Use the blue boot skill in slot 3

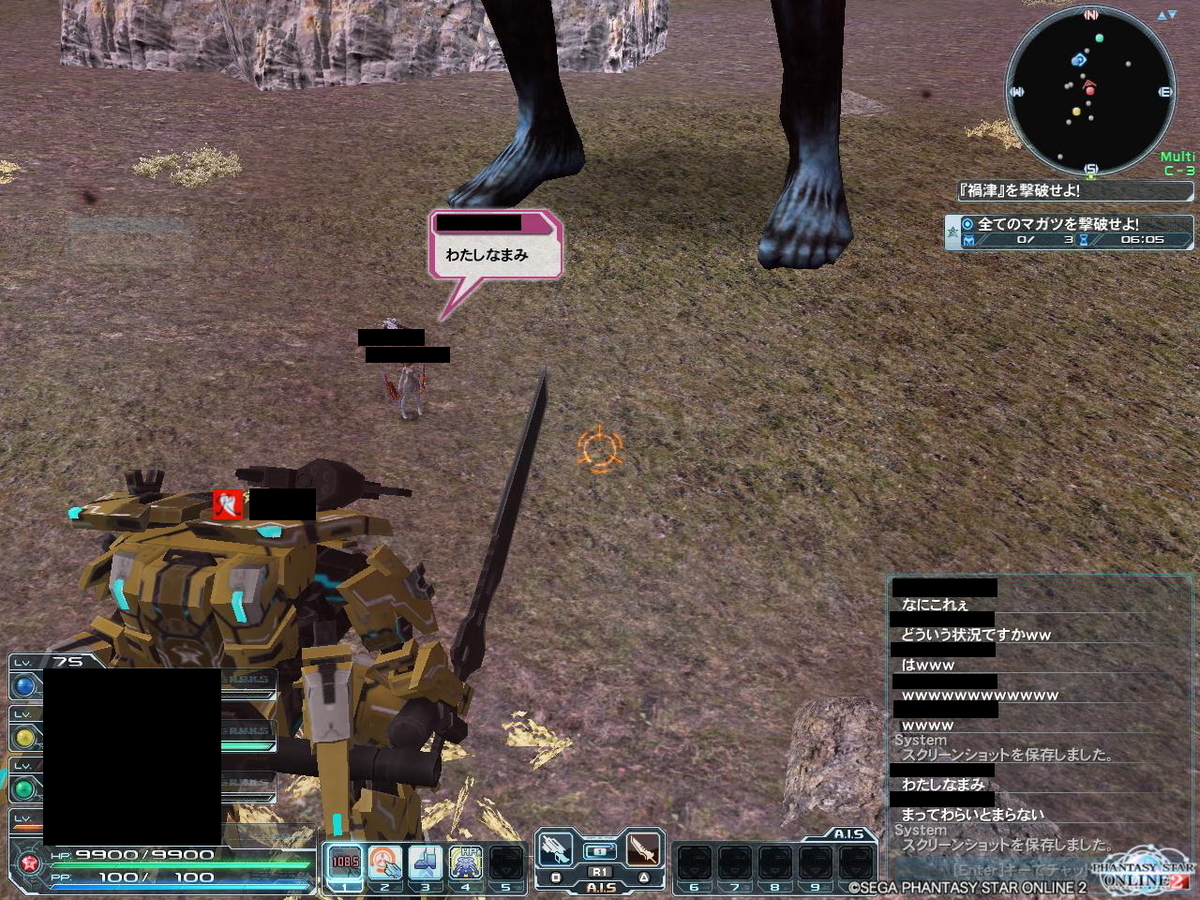pyautogui.click(x=425, y=861)
